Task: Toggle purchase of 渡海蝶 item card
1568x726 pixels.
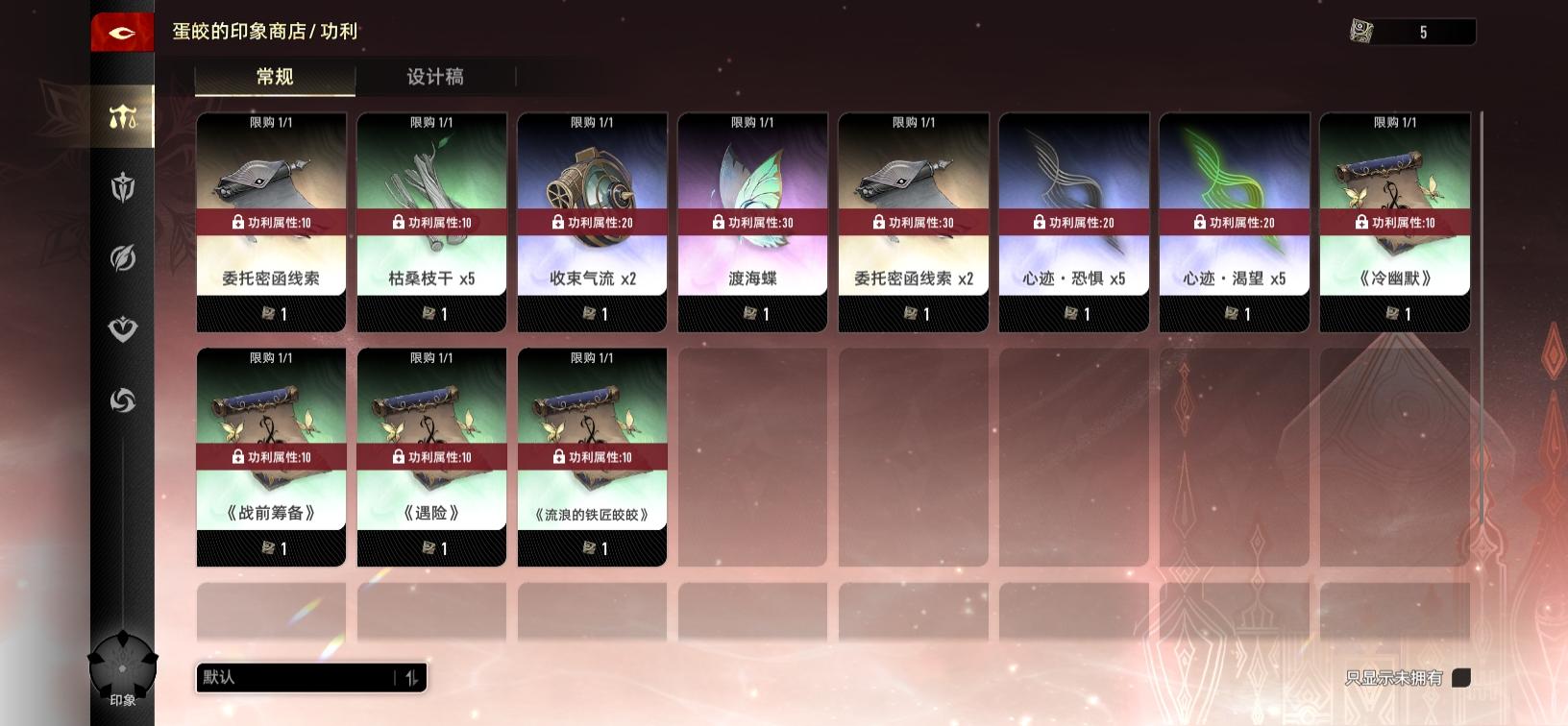Action: tap(752, 221)
